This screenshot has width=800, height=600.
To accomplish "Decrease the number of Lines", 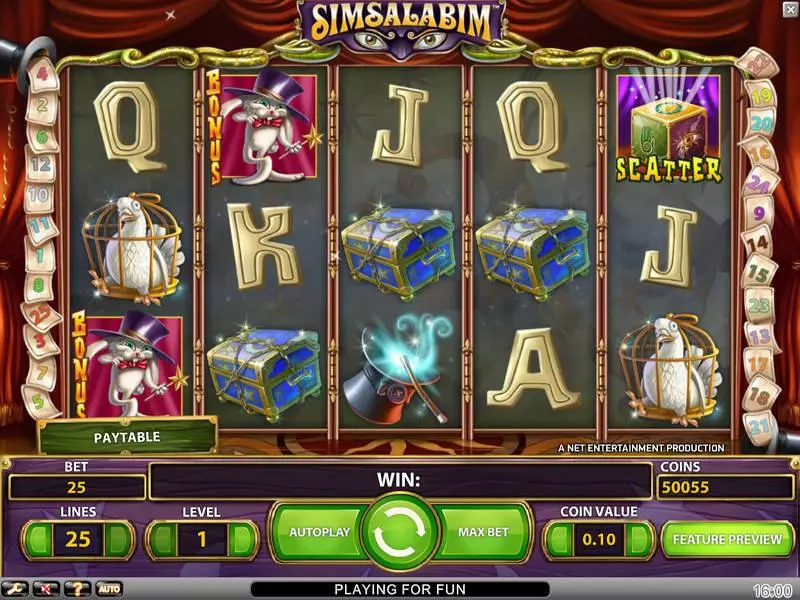I will 36,540.
